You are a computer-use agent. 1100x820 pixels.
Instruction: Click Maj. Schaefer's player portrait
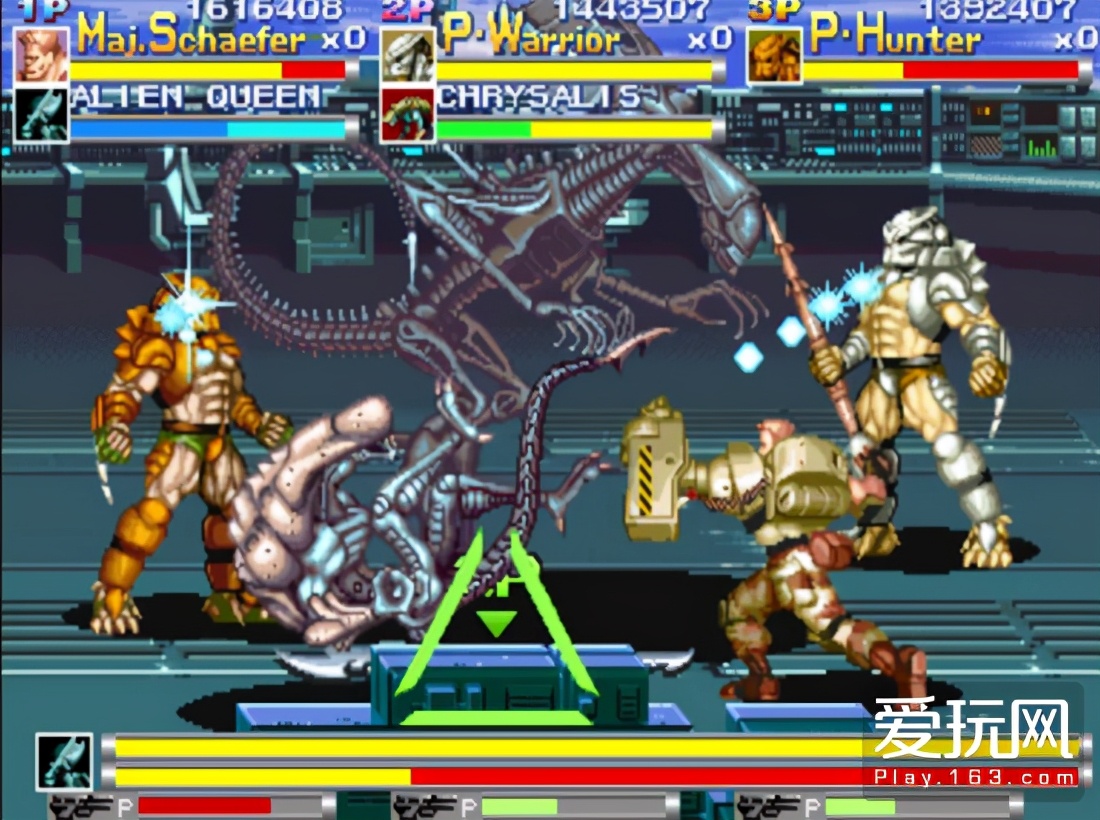tap(42, 55)
